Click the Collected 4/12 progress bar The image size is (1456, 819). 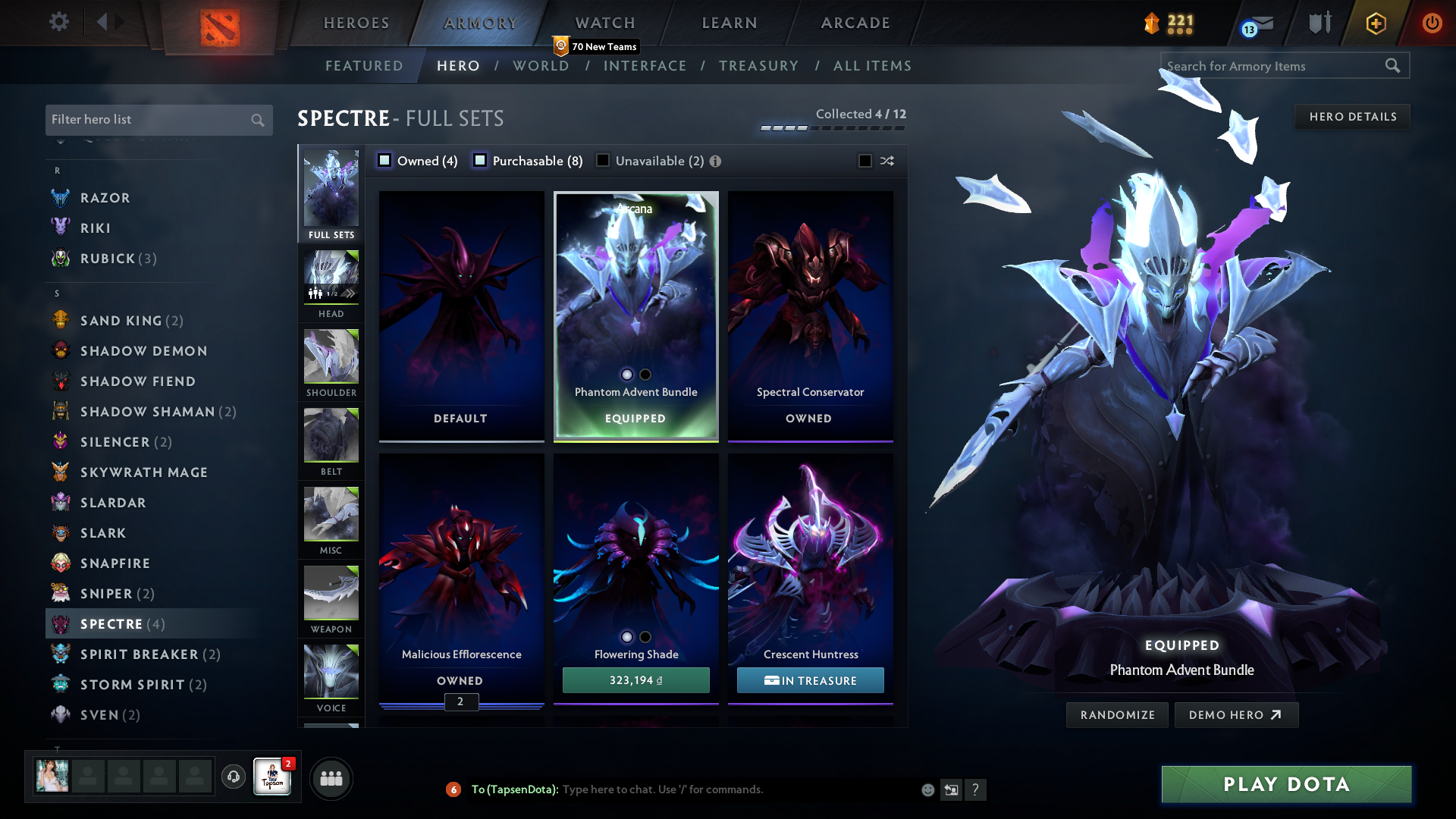pos(832,129)
